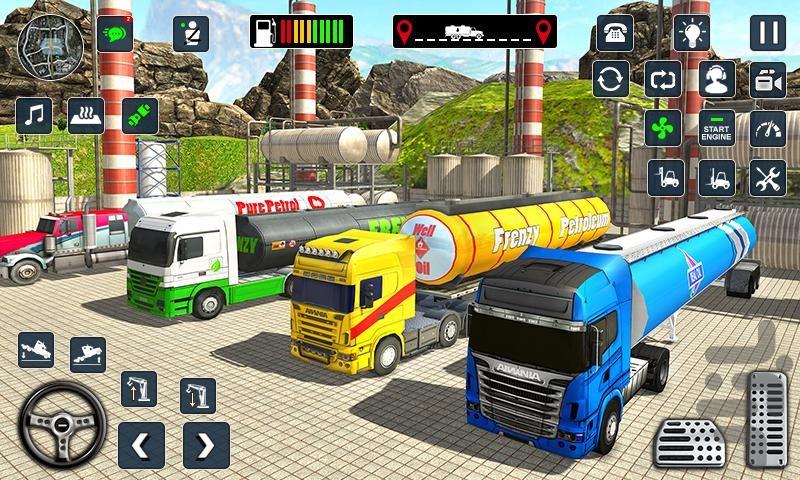Toggle the telephone icon

614,32
